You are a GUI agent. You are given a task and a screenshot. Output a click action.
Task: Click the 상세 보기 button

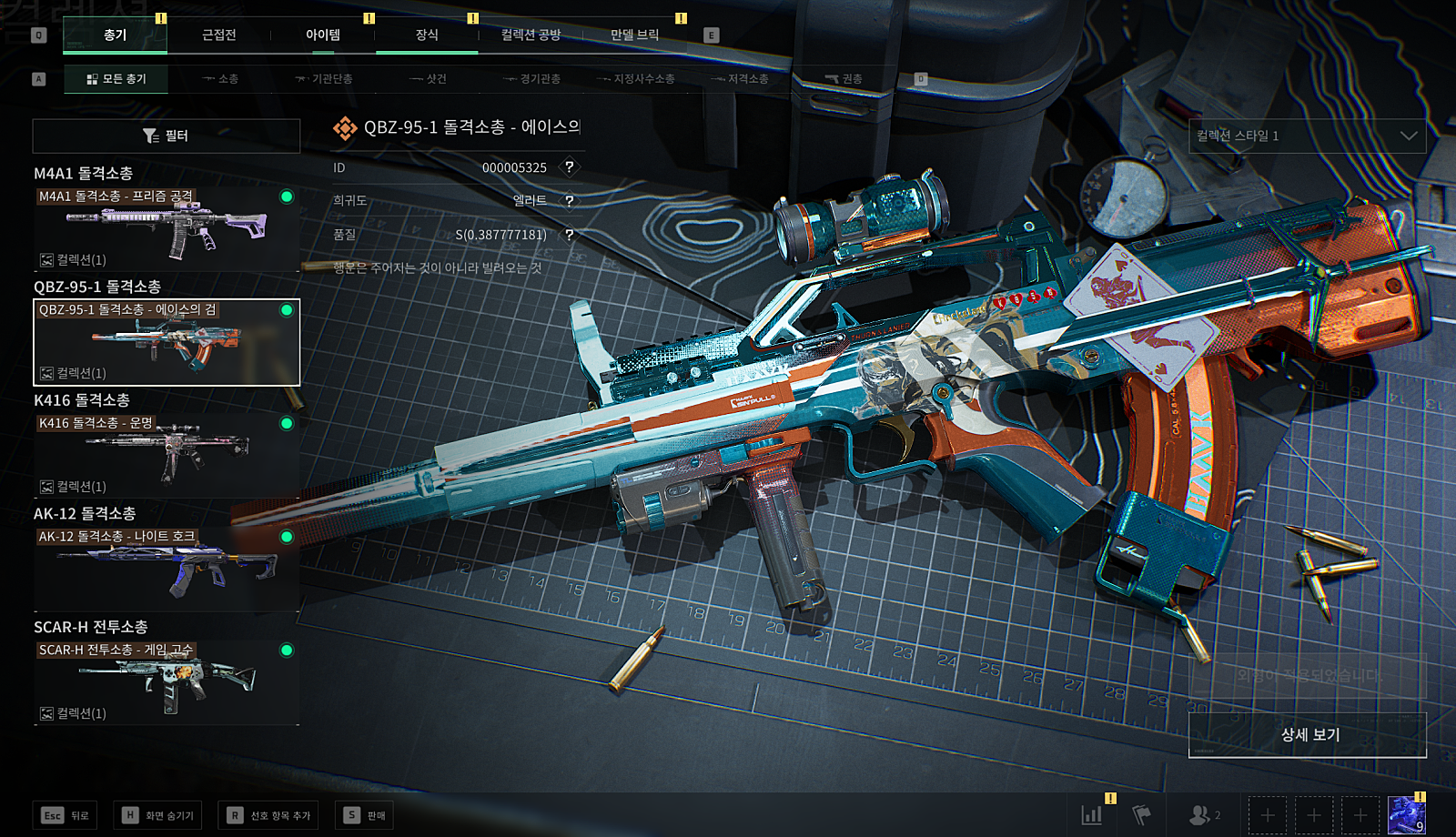1308,735
